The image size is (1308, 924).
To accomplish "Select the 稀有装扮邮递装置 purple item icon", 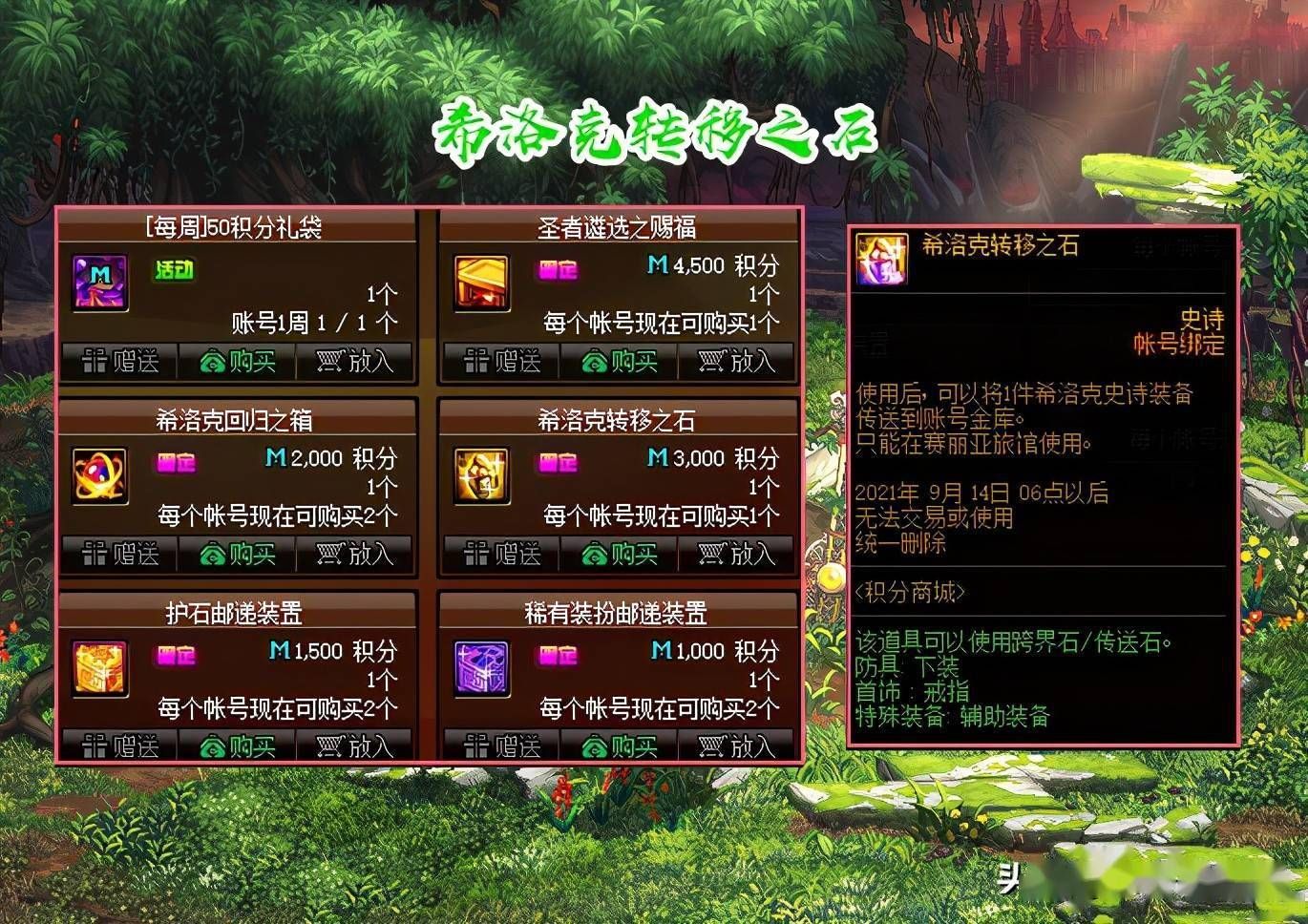I will coord(480,669).
